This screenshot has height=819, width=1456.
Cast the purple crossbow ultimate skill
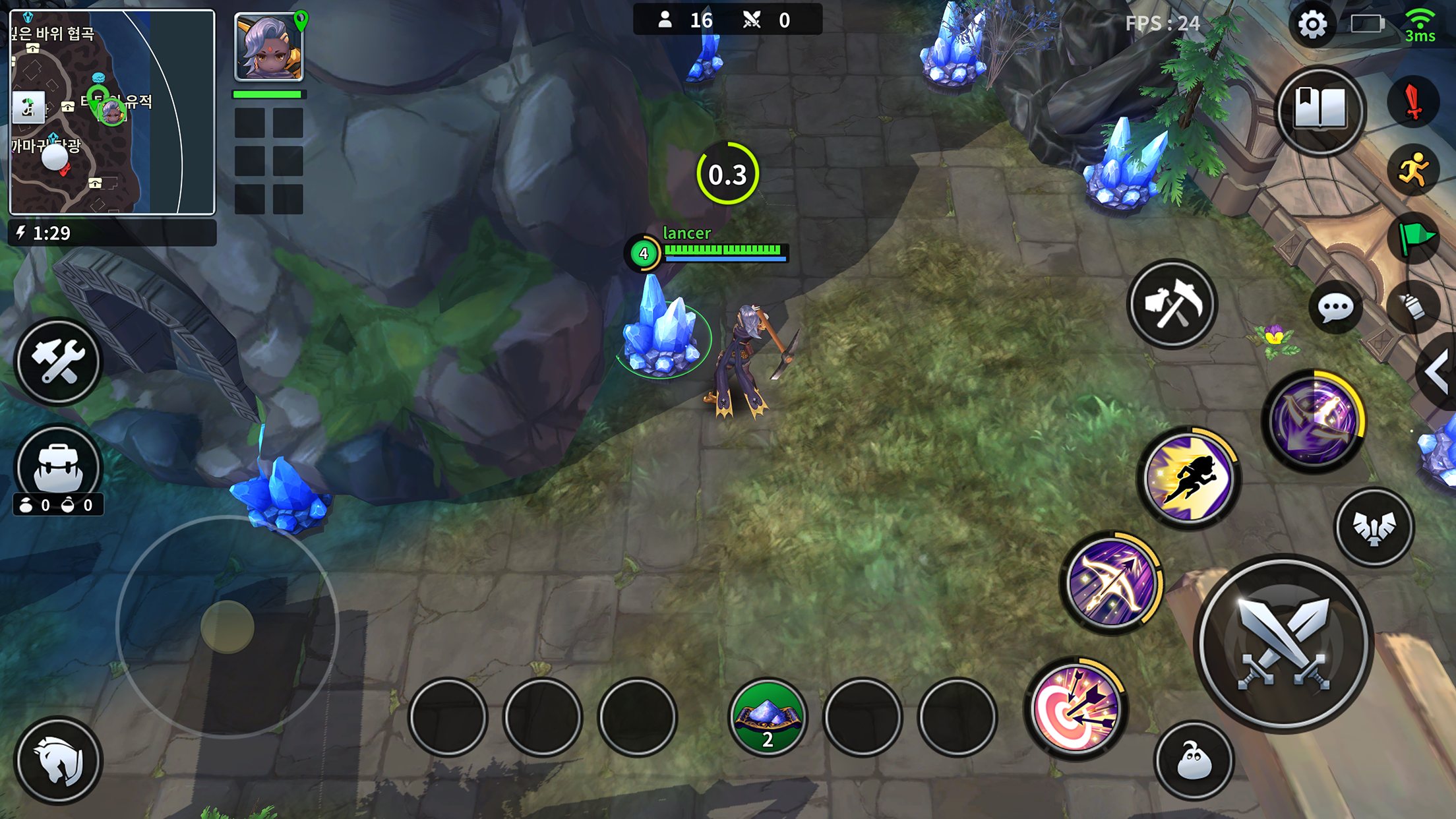point(1314,421)
